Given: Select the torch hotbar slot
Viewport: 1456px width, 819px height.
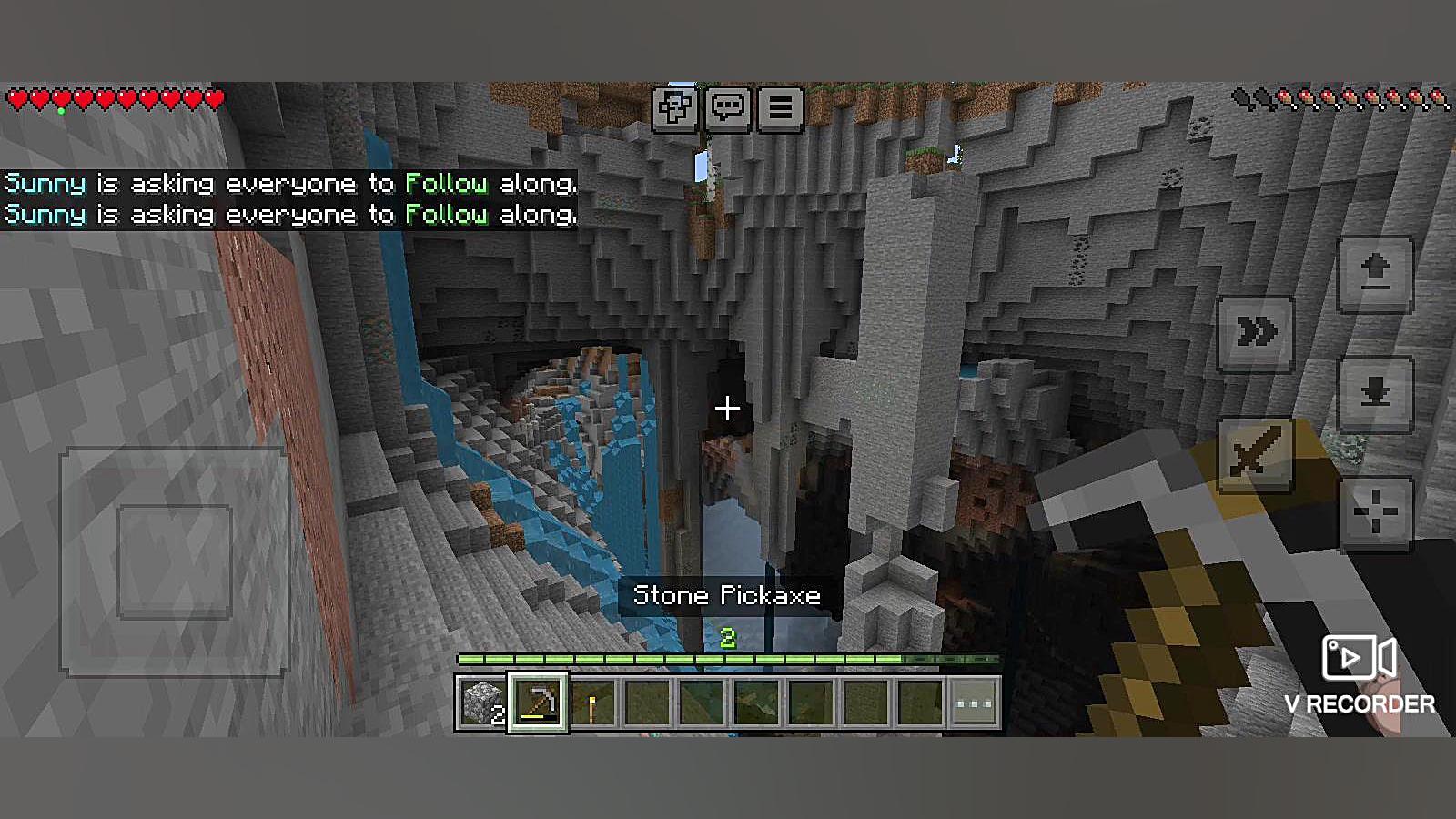Looking at the screenshot, I should pos(592,703).
